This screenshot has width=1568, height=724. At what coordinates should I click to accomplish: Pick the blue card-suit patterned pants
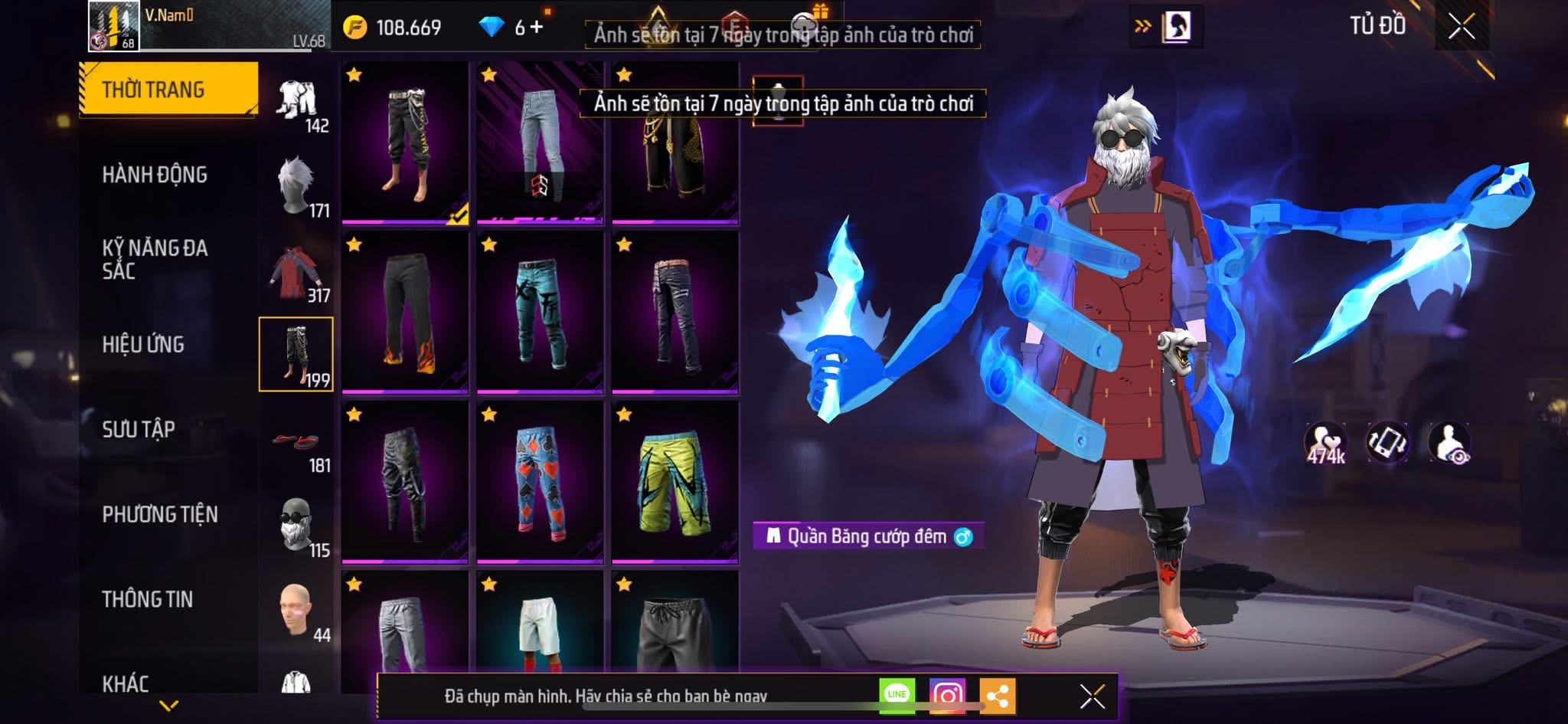coord(540,483)
